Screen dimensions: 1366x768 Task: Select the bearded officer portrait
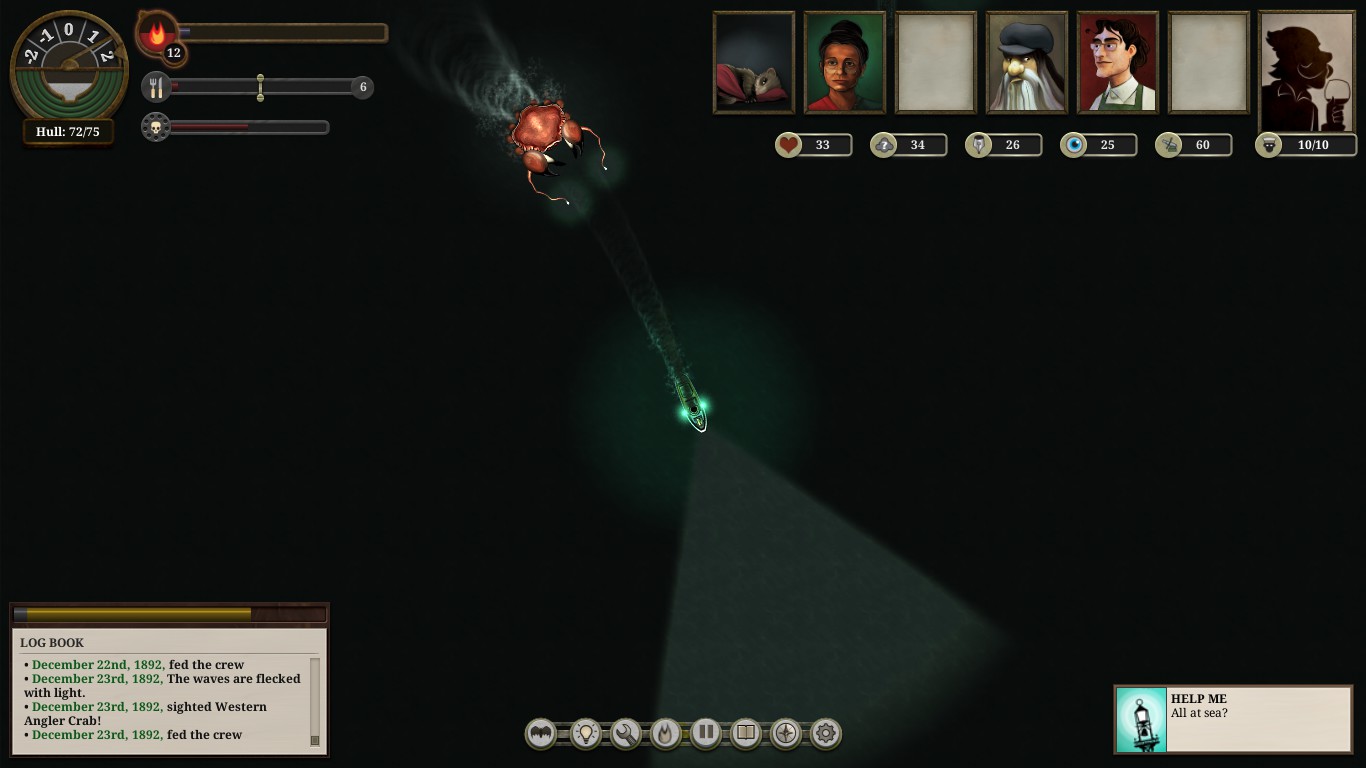1026,62
